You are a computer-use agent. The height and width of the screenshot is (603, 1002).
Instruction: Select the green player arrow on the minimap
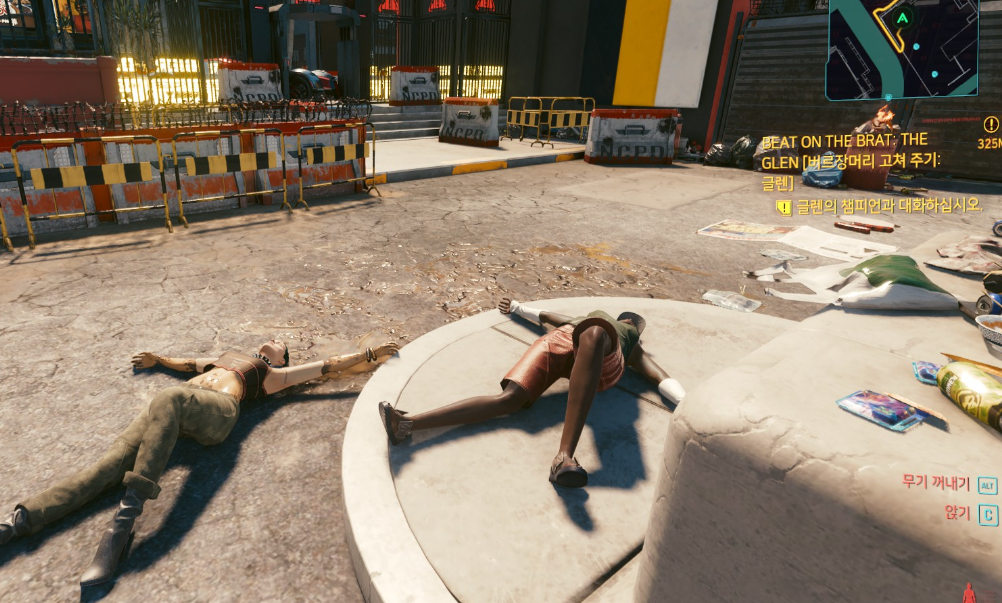(903, 18)
